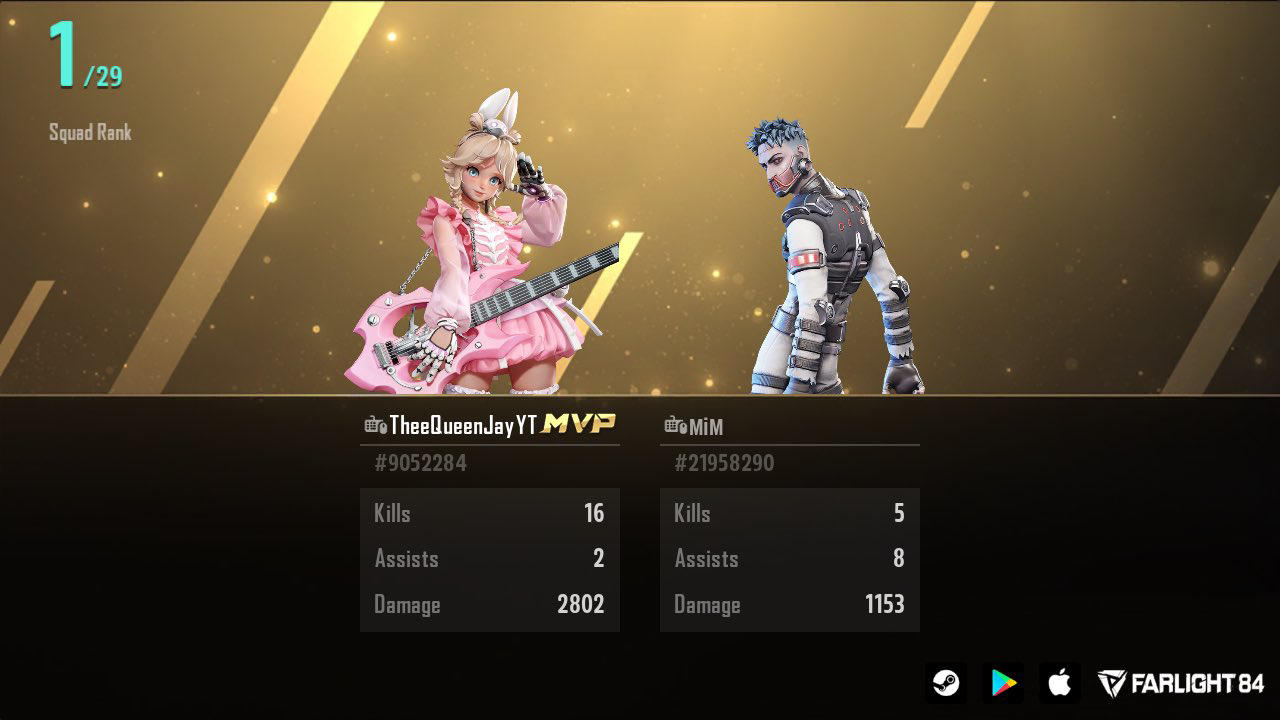Click the keyboard input icon beside TheeQueenJay YT
Screen dimensions: 1280x720
[x=371, y=425]
